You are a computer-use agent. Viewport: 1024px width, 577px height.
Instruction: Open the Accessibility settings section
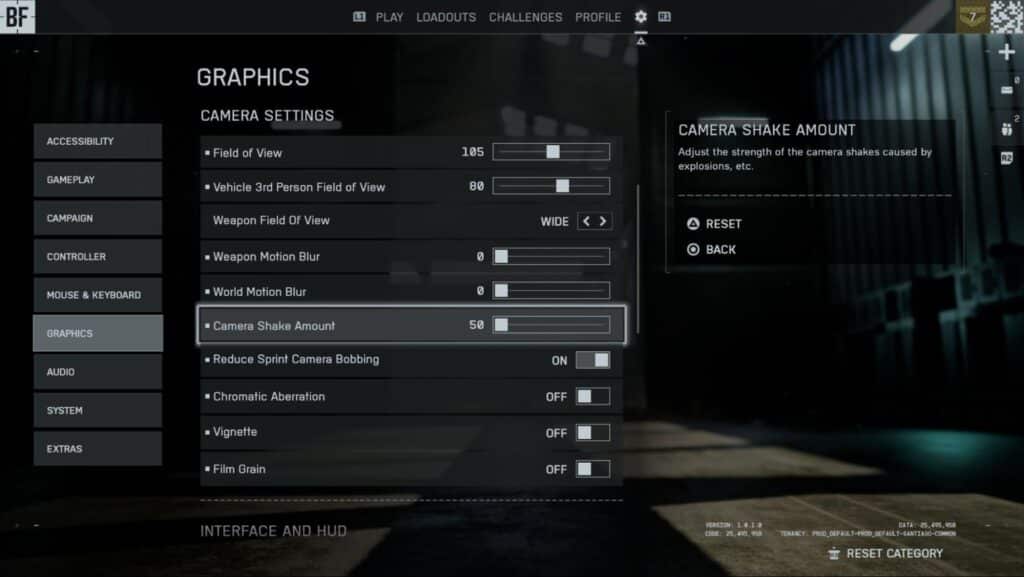97,141
